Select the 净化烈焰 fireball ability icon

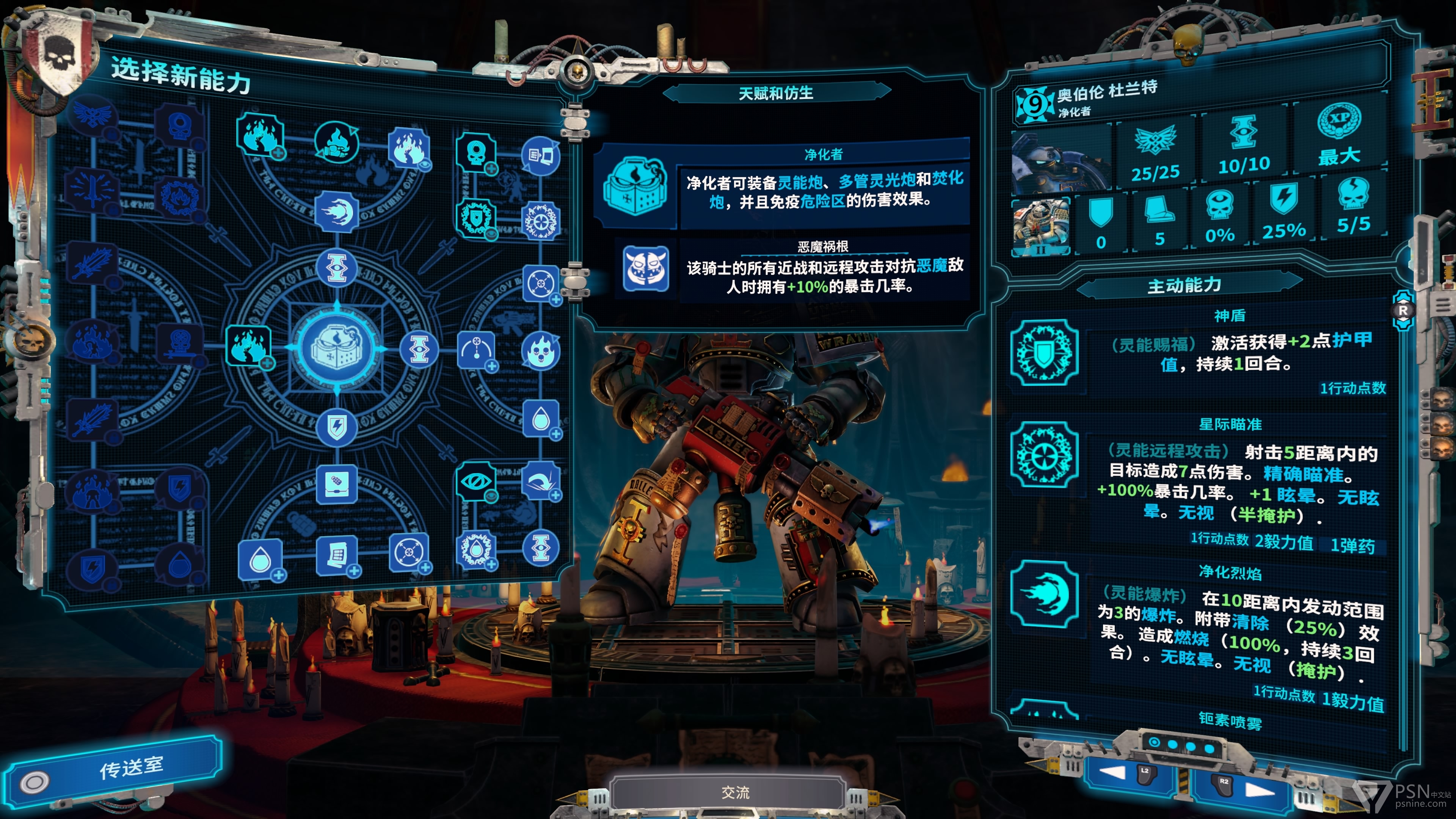pyautogui.click(x=1045, y=593)
